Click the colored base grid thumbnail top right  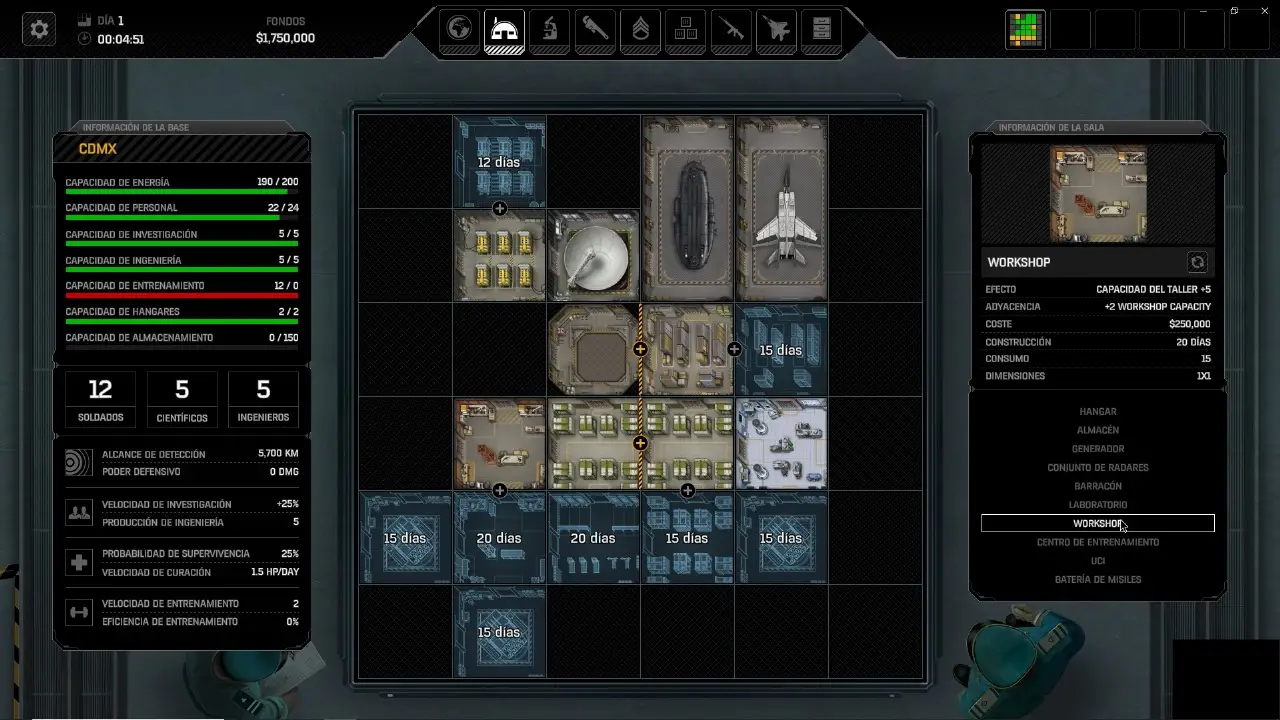[1025, 29]
